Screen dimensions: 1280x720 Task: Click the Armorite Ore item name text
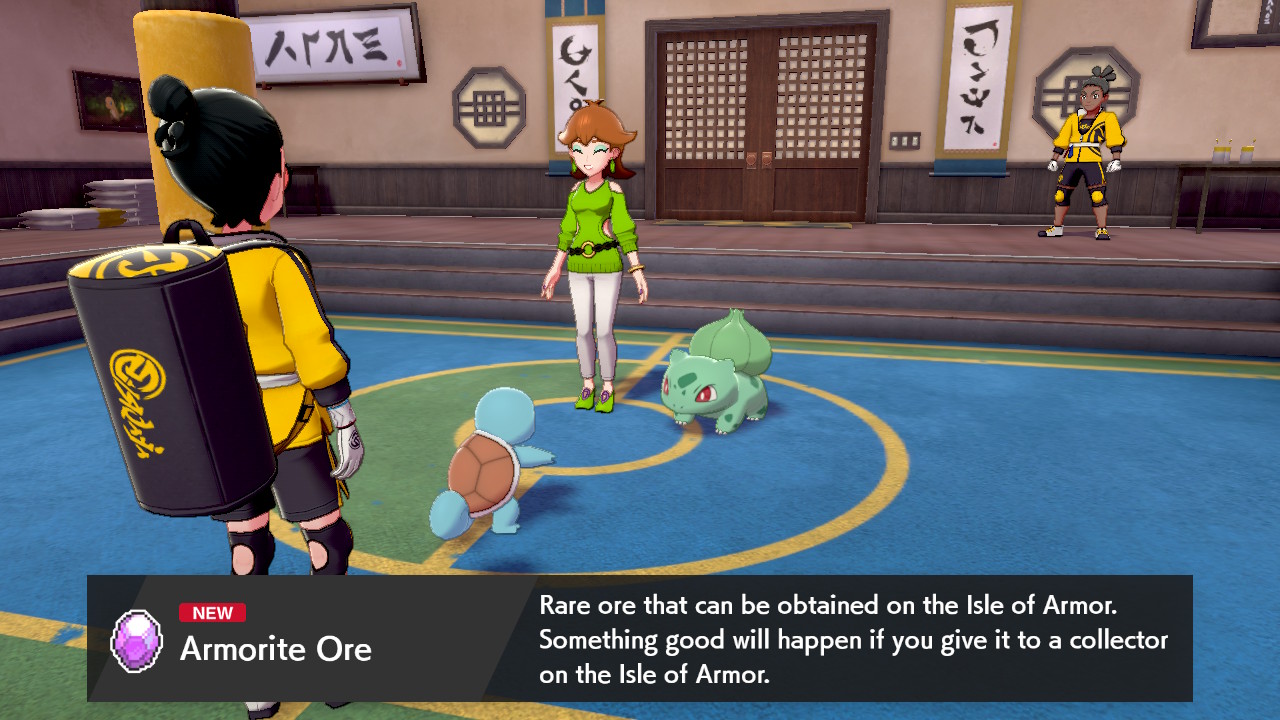click(276, 650)
